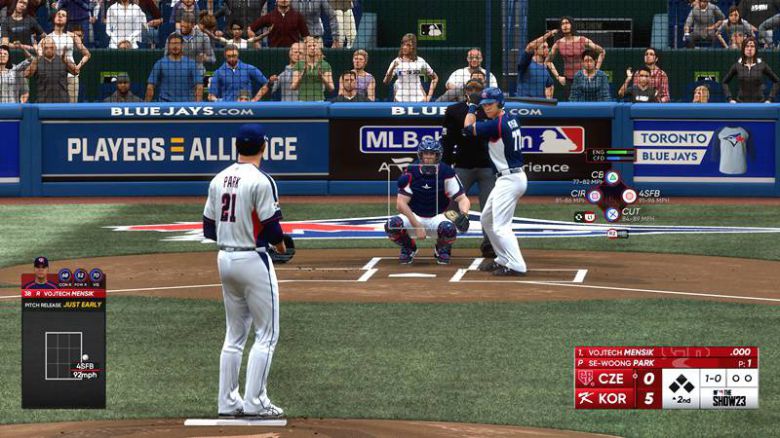The width and height of the screenshot is (780, 438).
Task: Pick the 4SFB fastball pitch
Action: click(x=629, y=196)
